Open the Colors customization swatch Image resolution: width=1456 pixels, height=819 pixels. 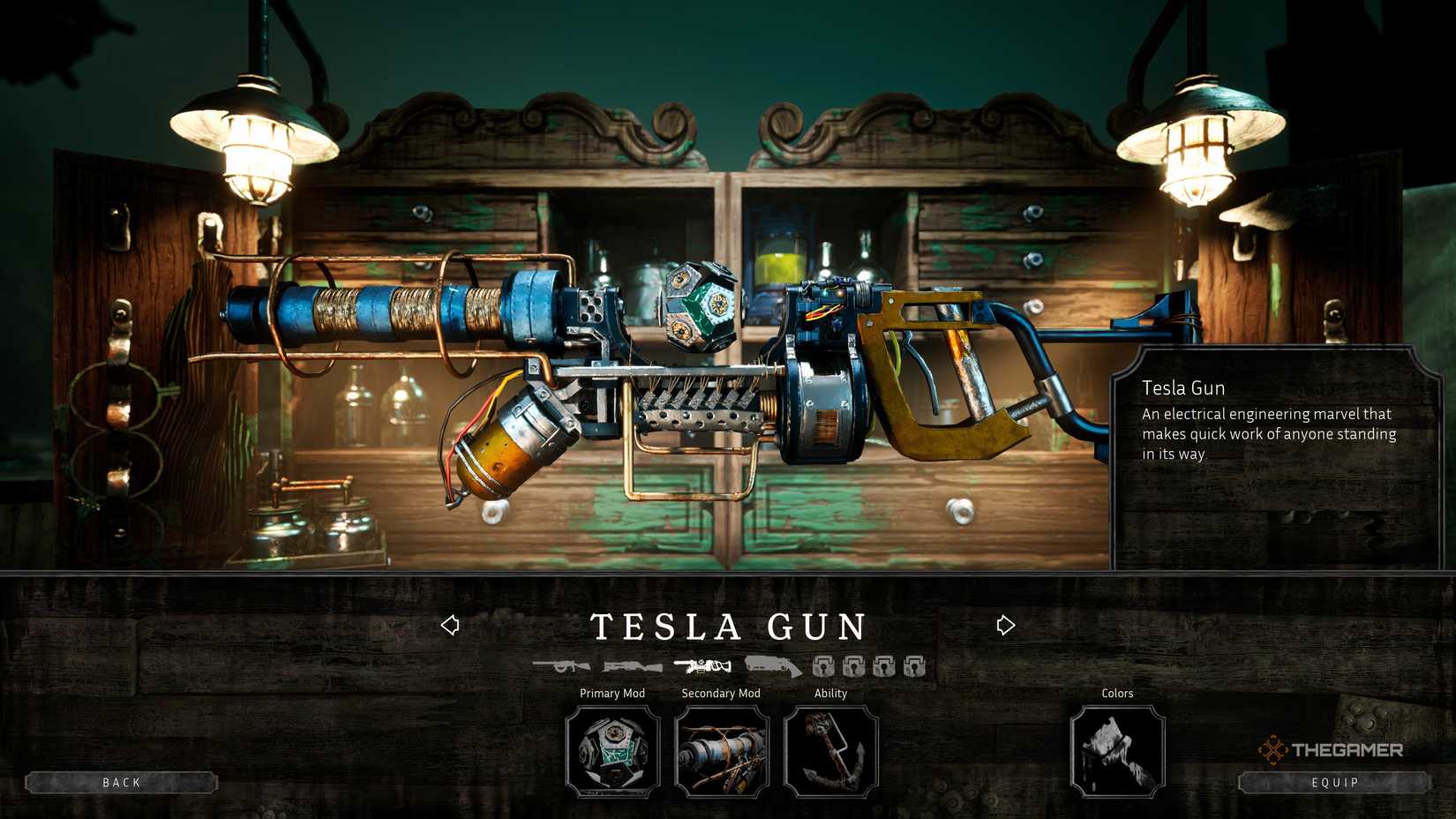[x=1117, y=752]
